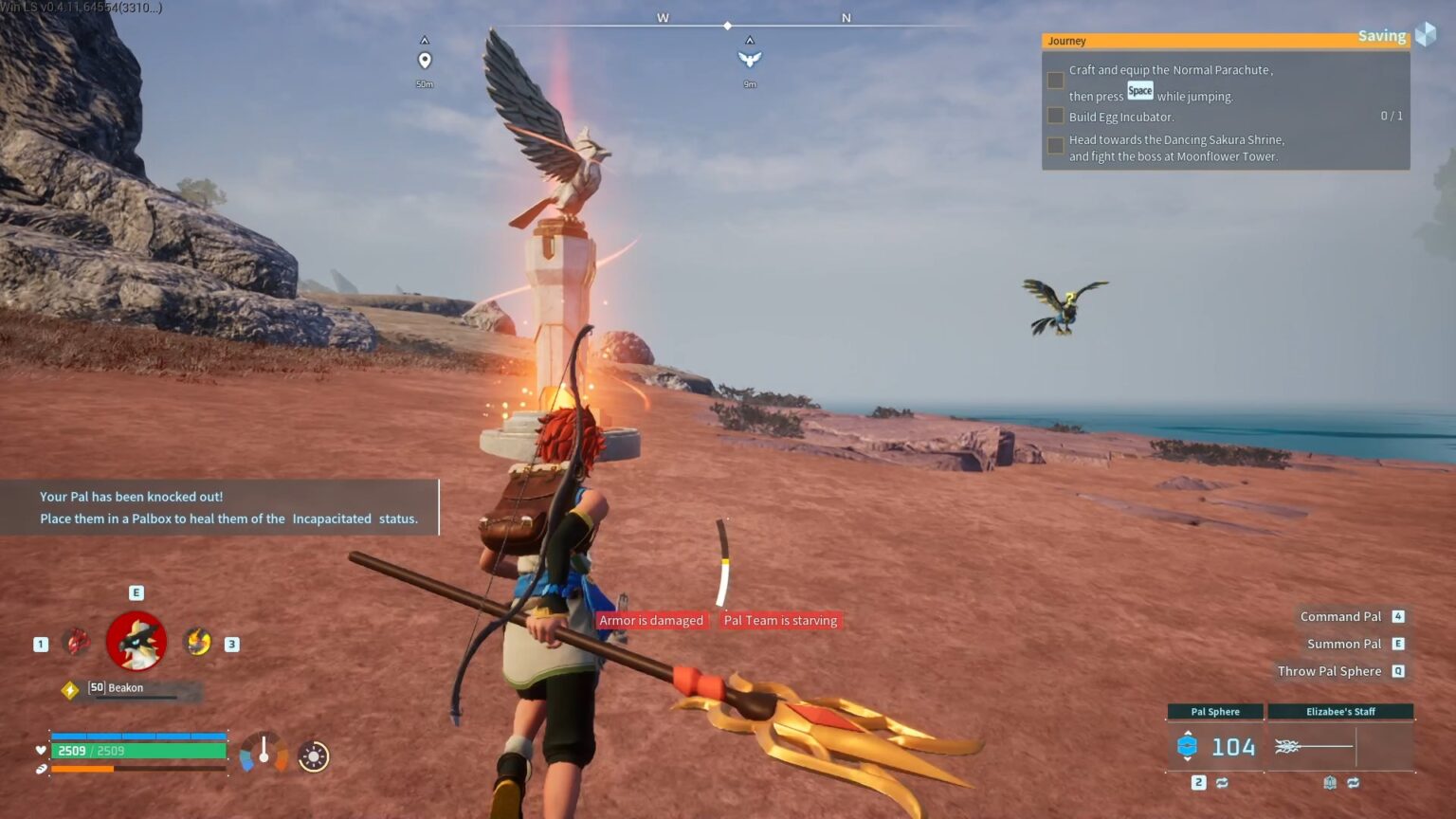This screenshot has height=819, width=1456.
Task: Click the yellow level badge next to Beakon
Action: pos(70,688)
